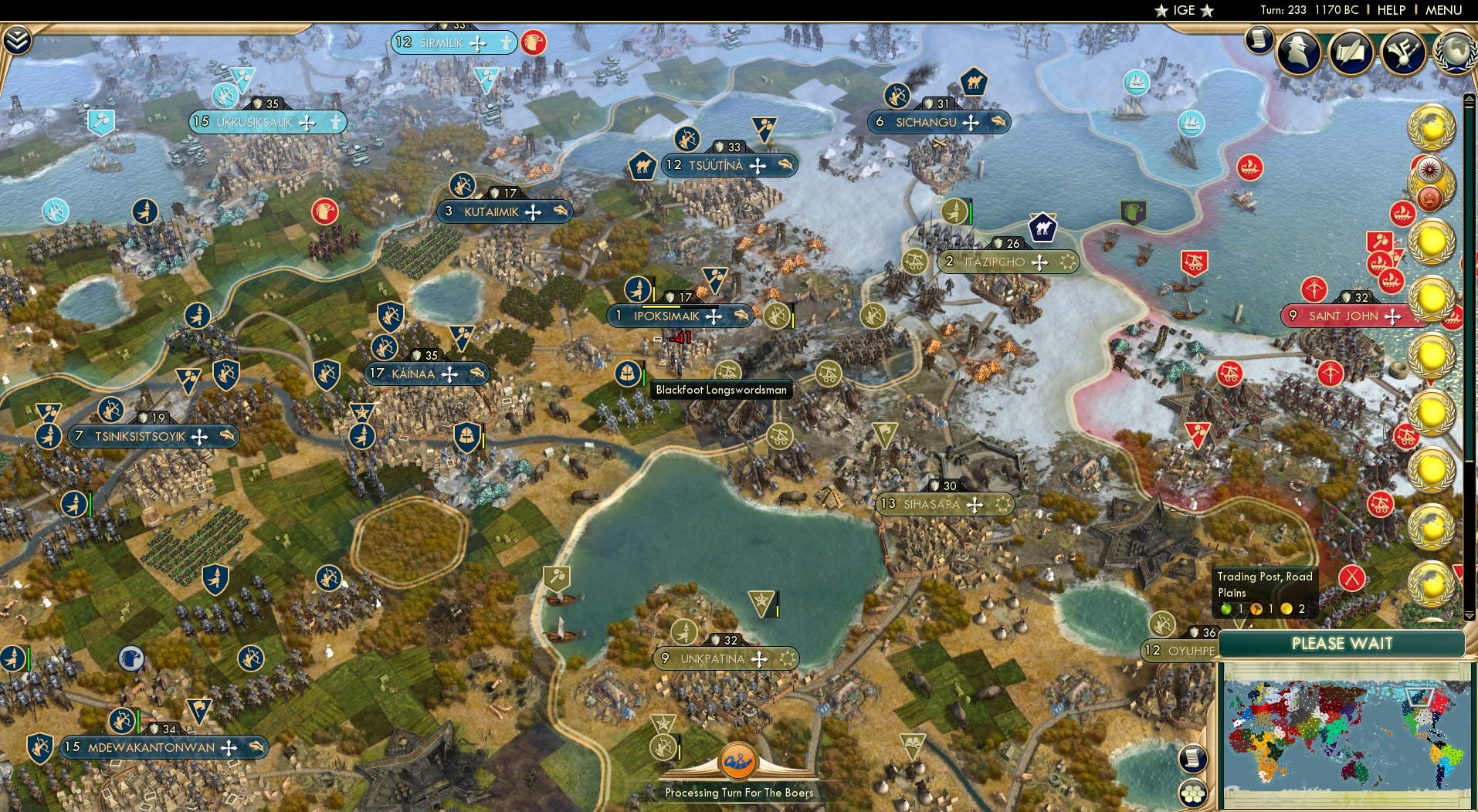Click the Please Wait banner
The width and height of the screenshot is (1478, 812).
(1344, 643)
